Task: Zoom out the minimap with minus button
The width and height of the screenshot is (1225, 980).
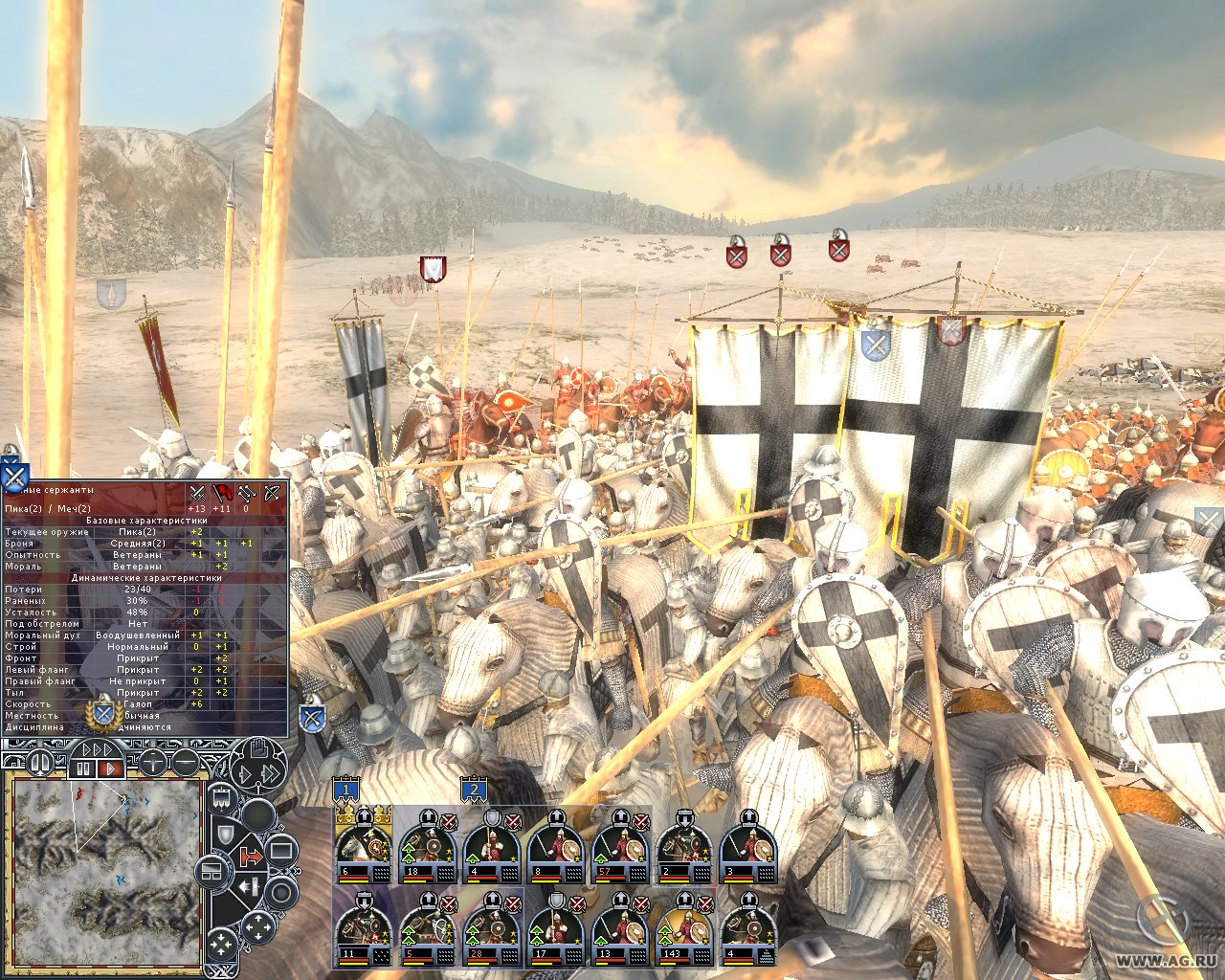Action: (185, 763)
